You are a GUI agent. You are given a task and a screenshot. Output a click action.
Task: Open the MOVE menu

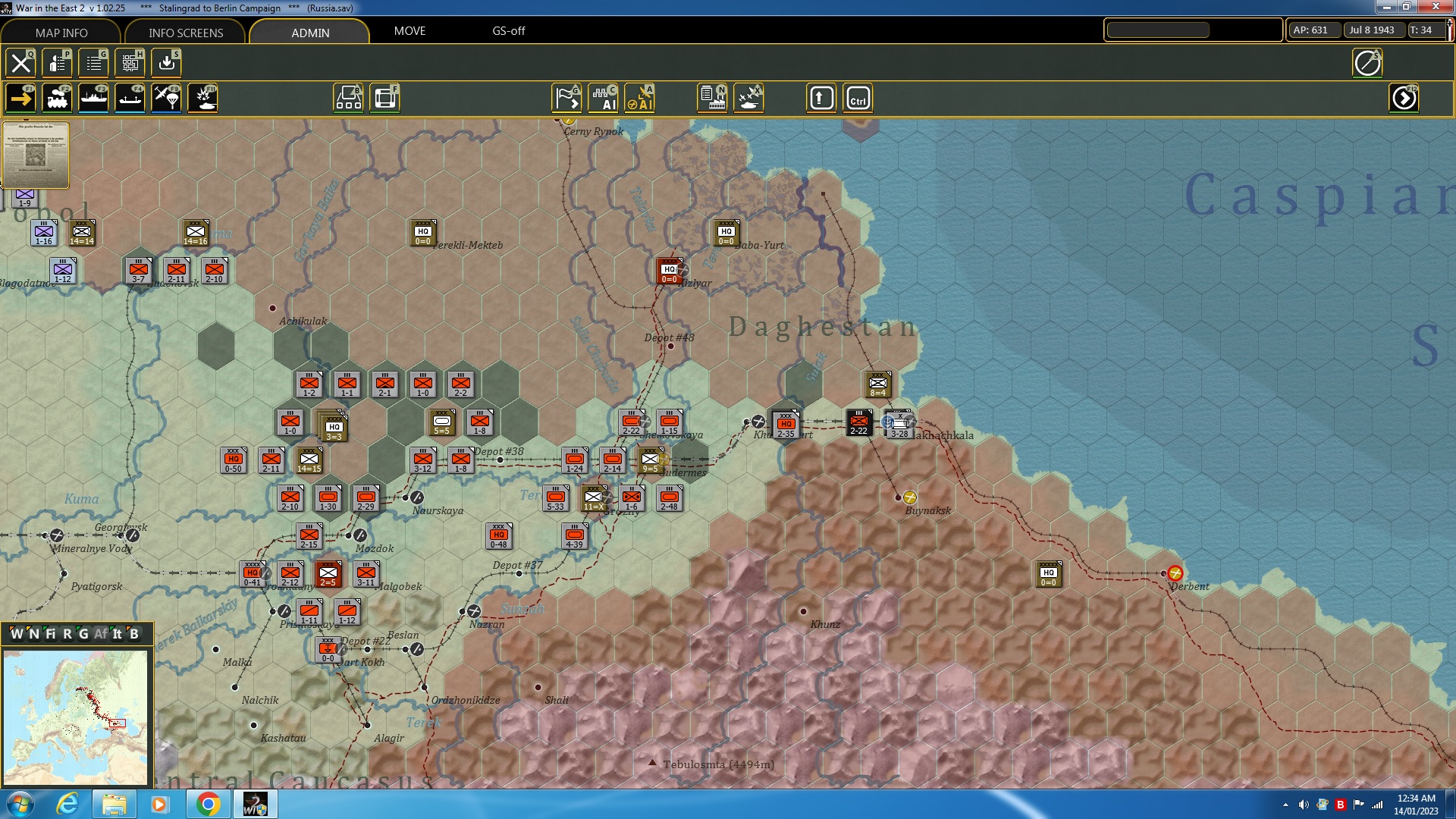(409, 31)
